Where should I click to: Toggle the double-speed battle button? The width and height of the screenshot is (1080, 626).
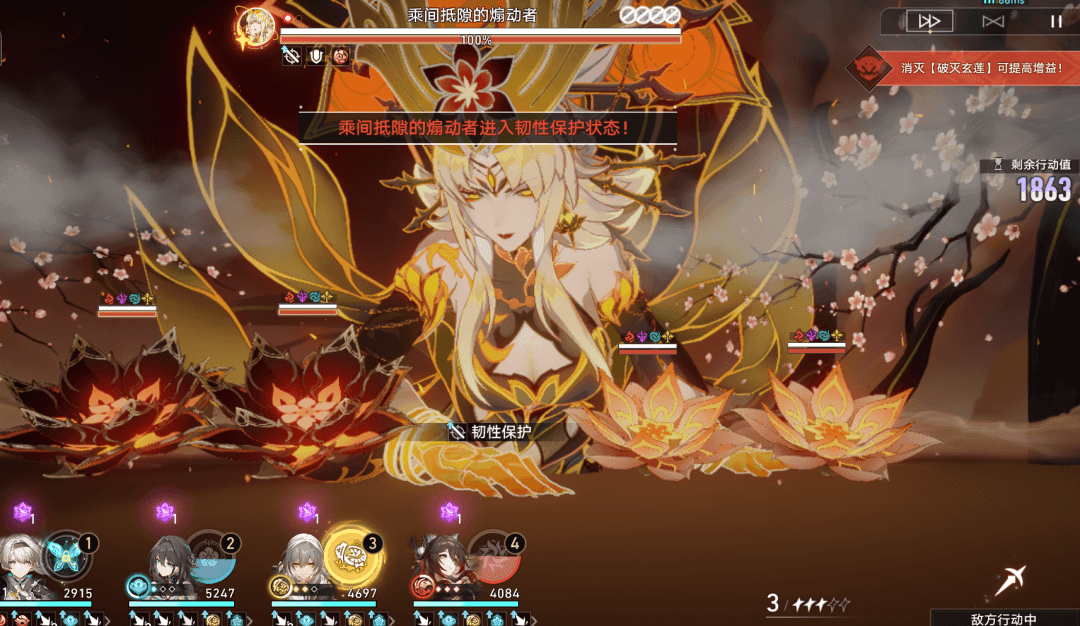[x=929, y=21]
